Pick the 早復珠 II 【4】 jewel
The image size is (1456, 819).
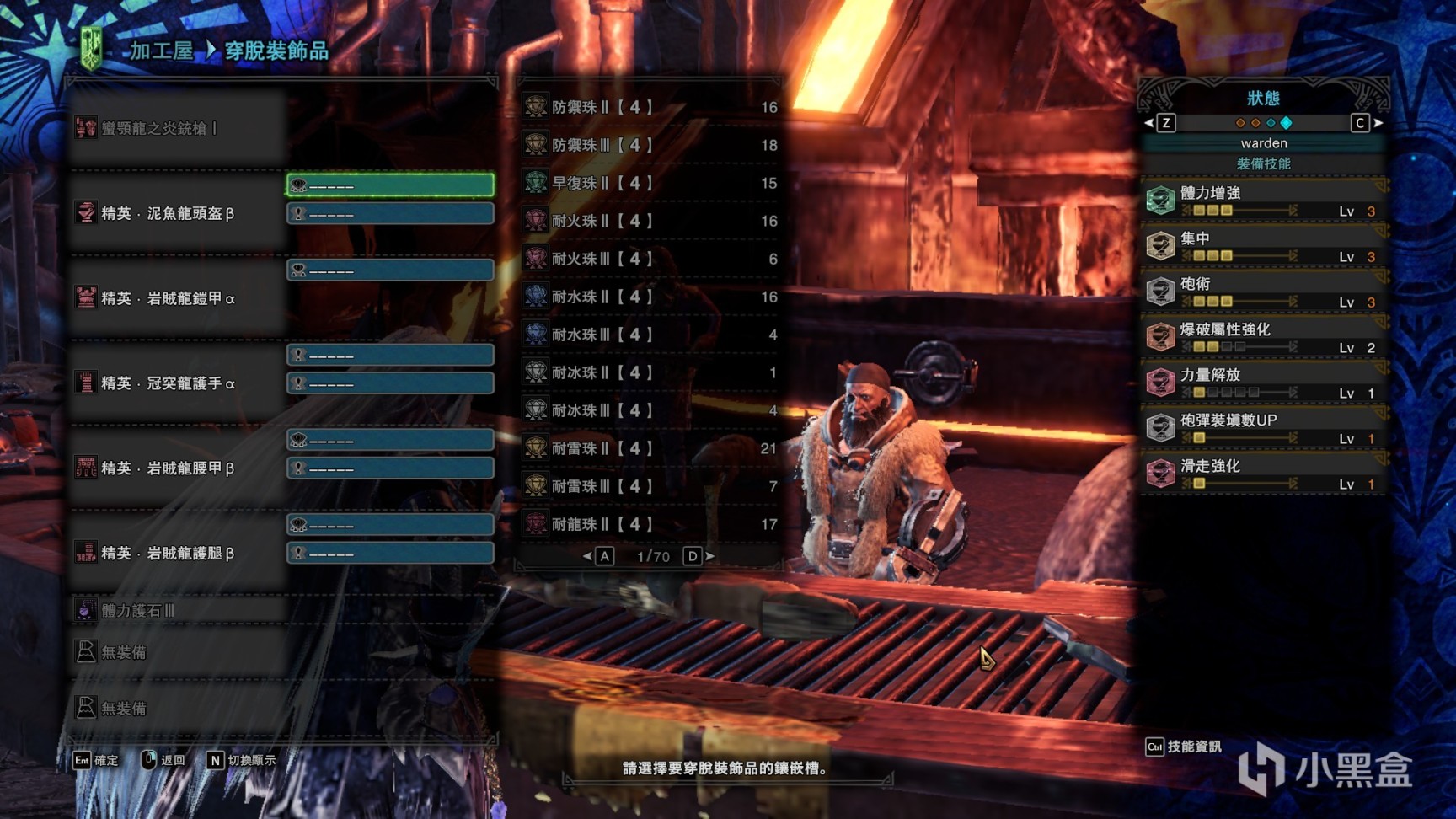[x=649, y=183]
